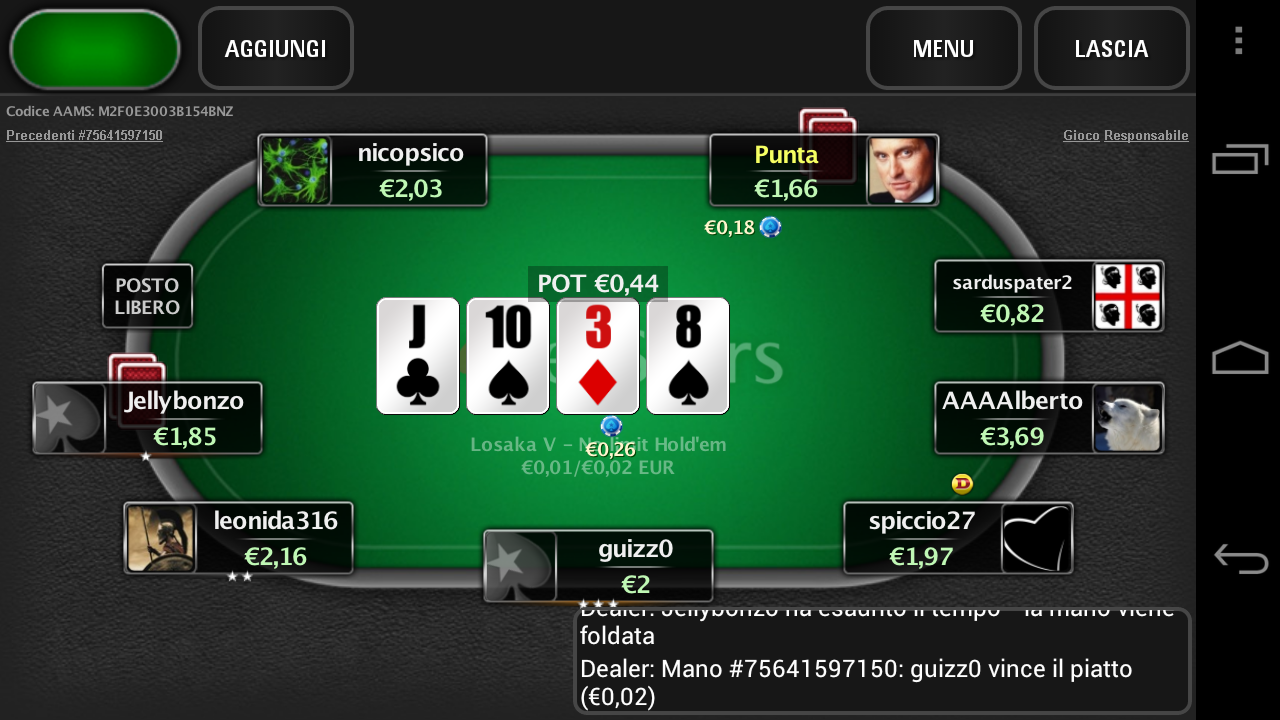This screenshot has height=720, width=1280.
Task: Open previous hand #75641597150 link
Action: pyautogui.click(x=84, y=135)
